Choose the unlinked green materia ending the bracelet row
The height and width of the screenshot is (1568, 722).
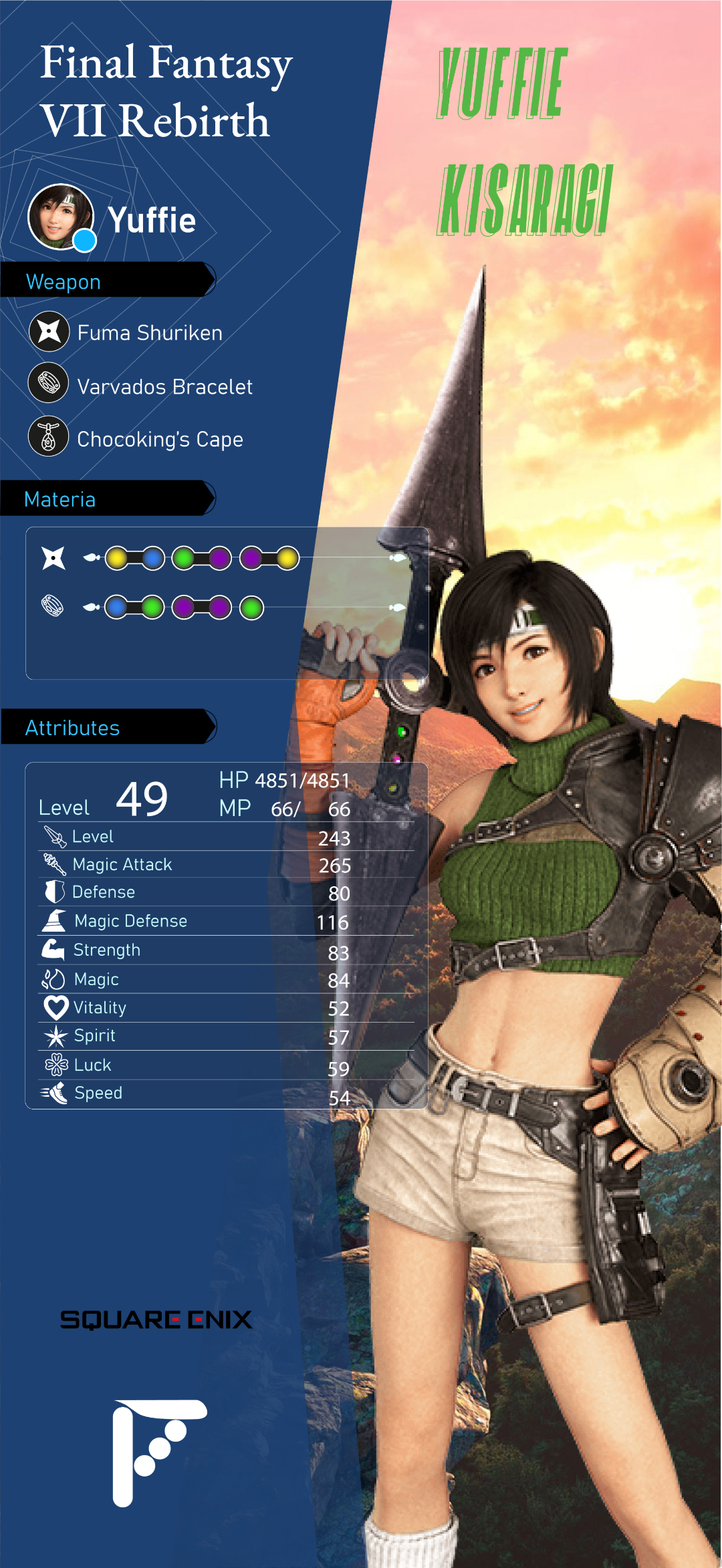[x=252, y=608]
